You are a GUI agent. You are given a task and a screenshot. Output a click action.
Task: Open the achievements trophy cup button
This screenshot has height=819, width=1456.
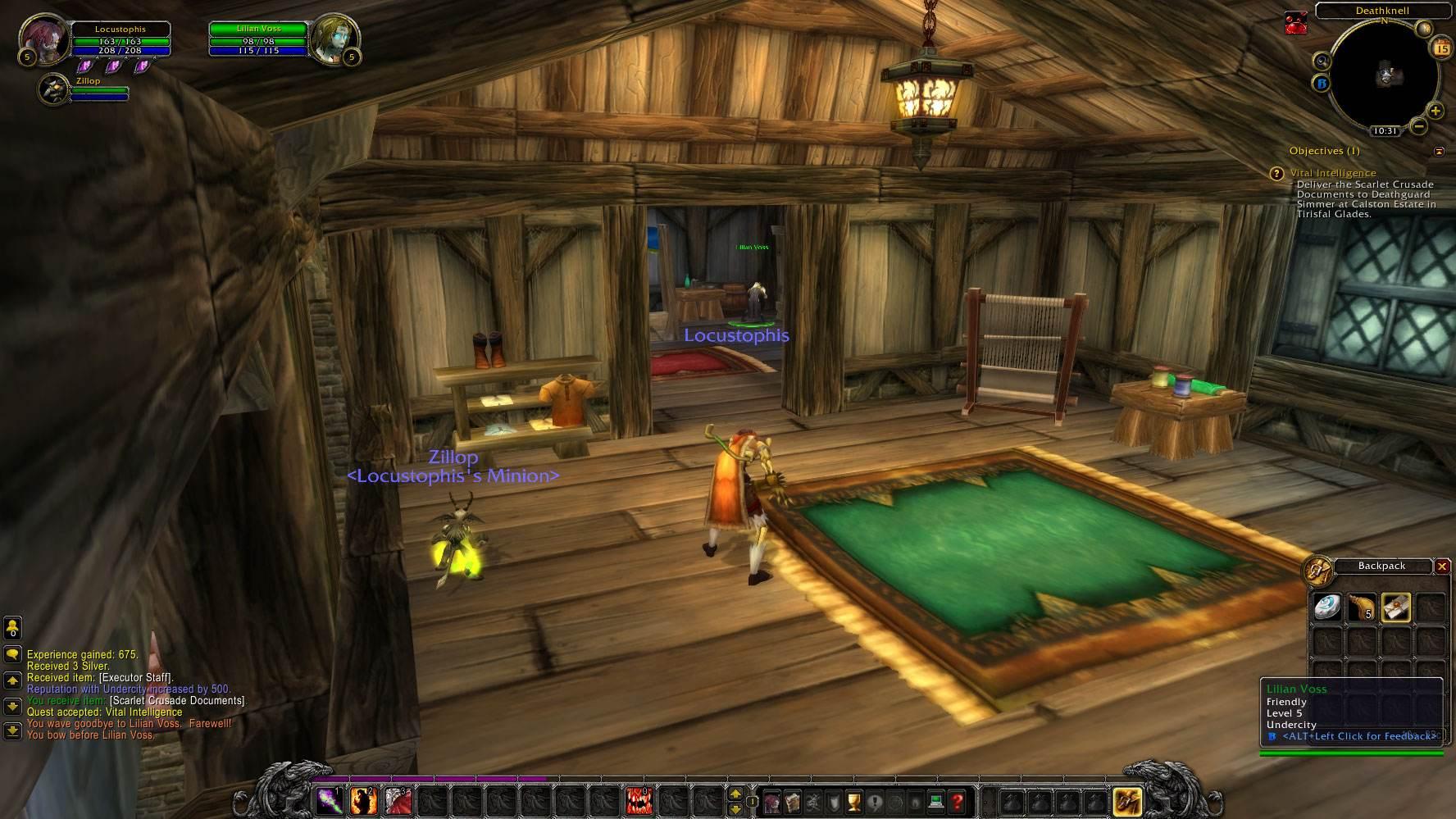point(854,801)
